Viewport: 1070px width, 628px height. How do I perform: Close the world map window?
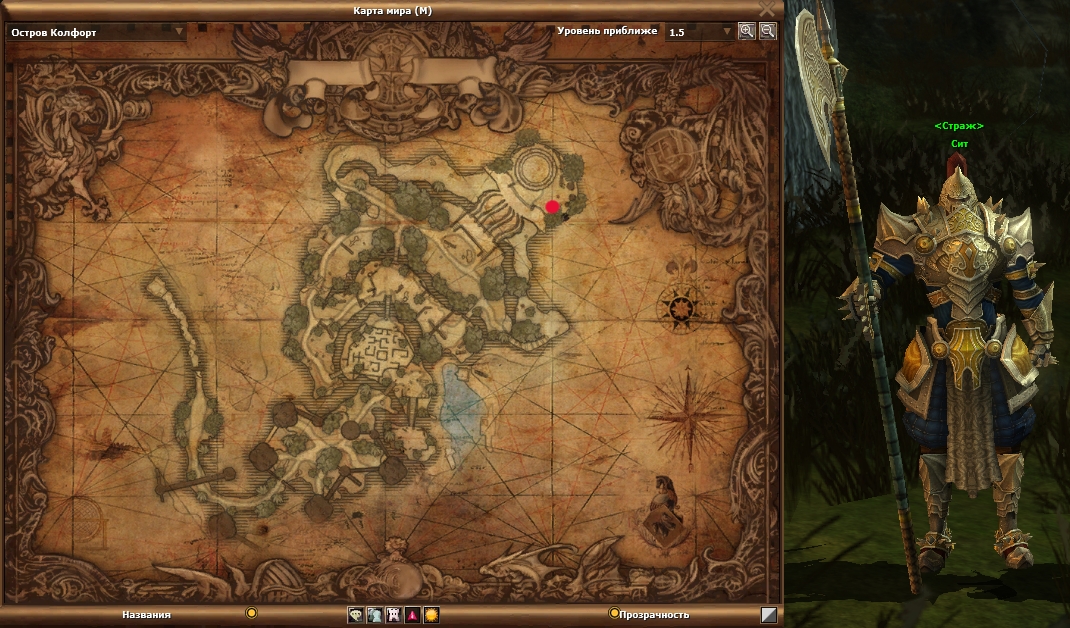point(766,9)
